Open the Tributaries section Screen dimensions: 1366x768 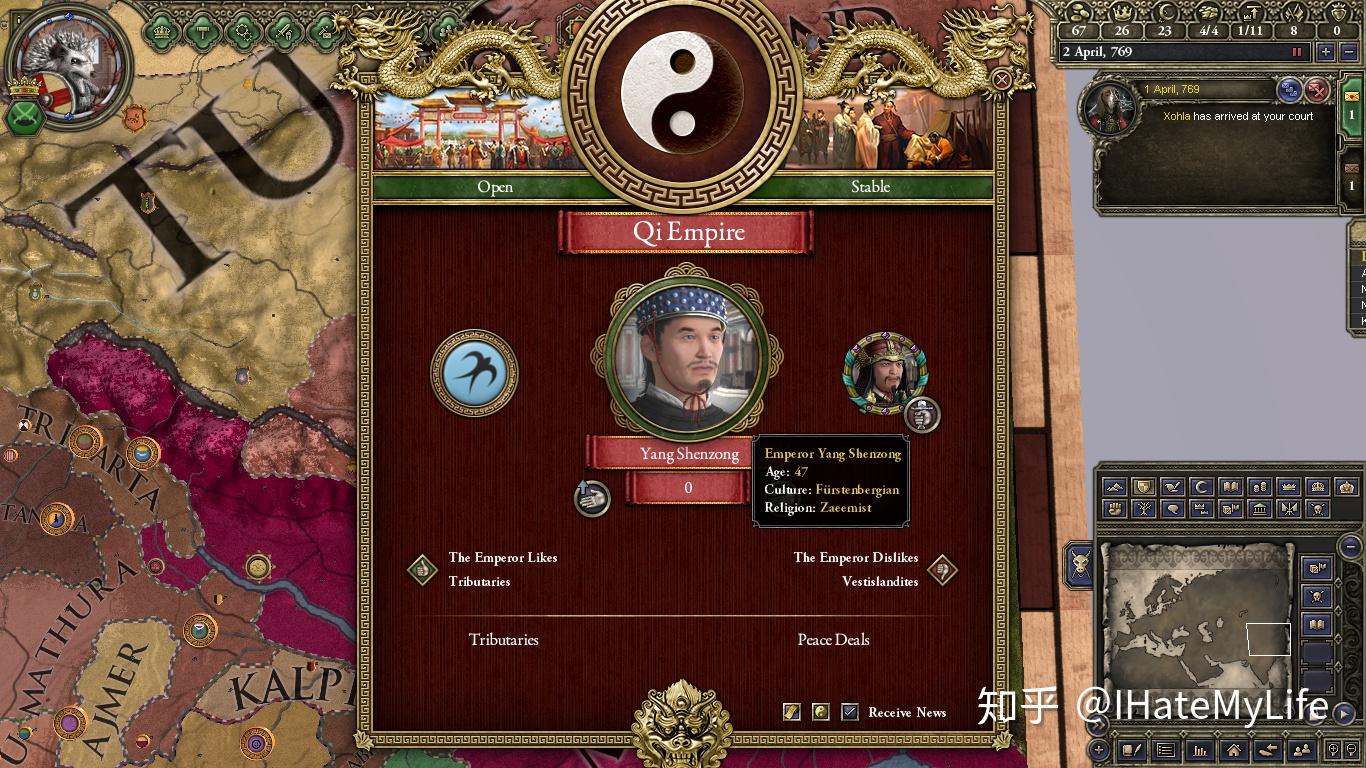tap(503, 640)
